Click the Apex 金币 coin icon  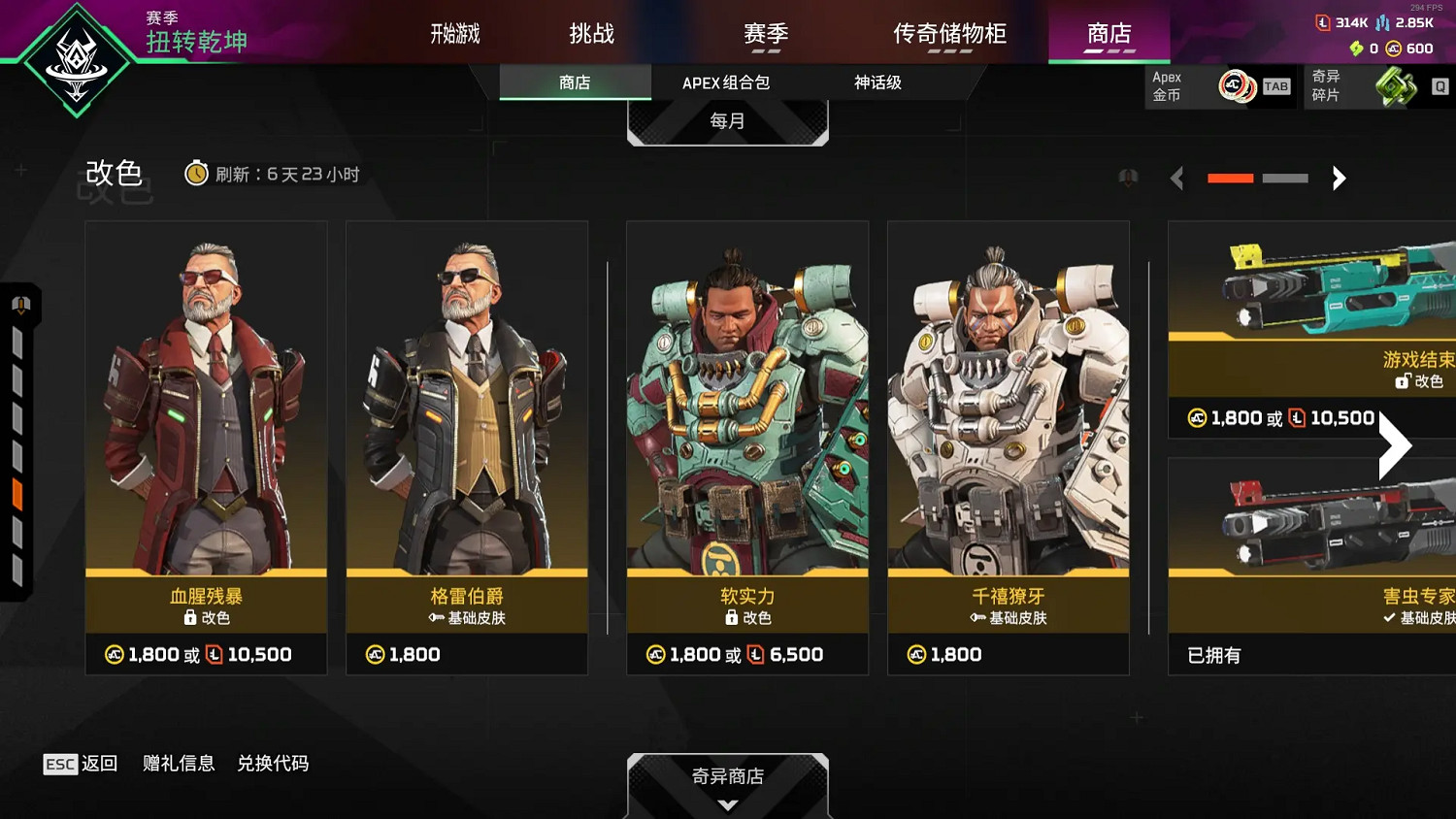click(1234, 85)
